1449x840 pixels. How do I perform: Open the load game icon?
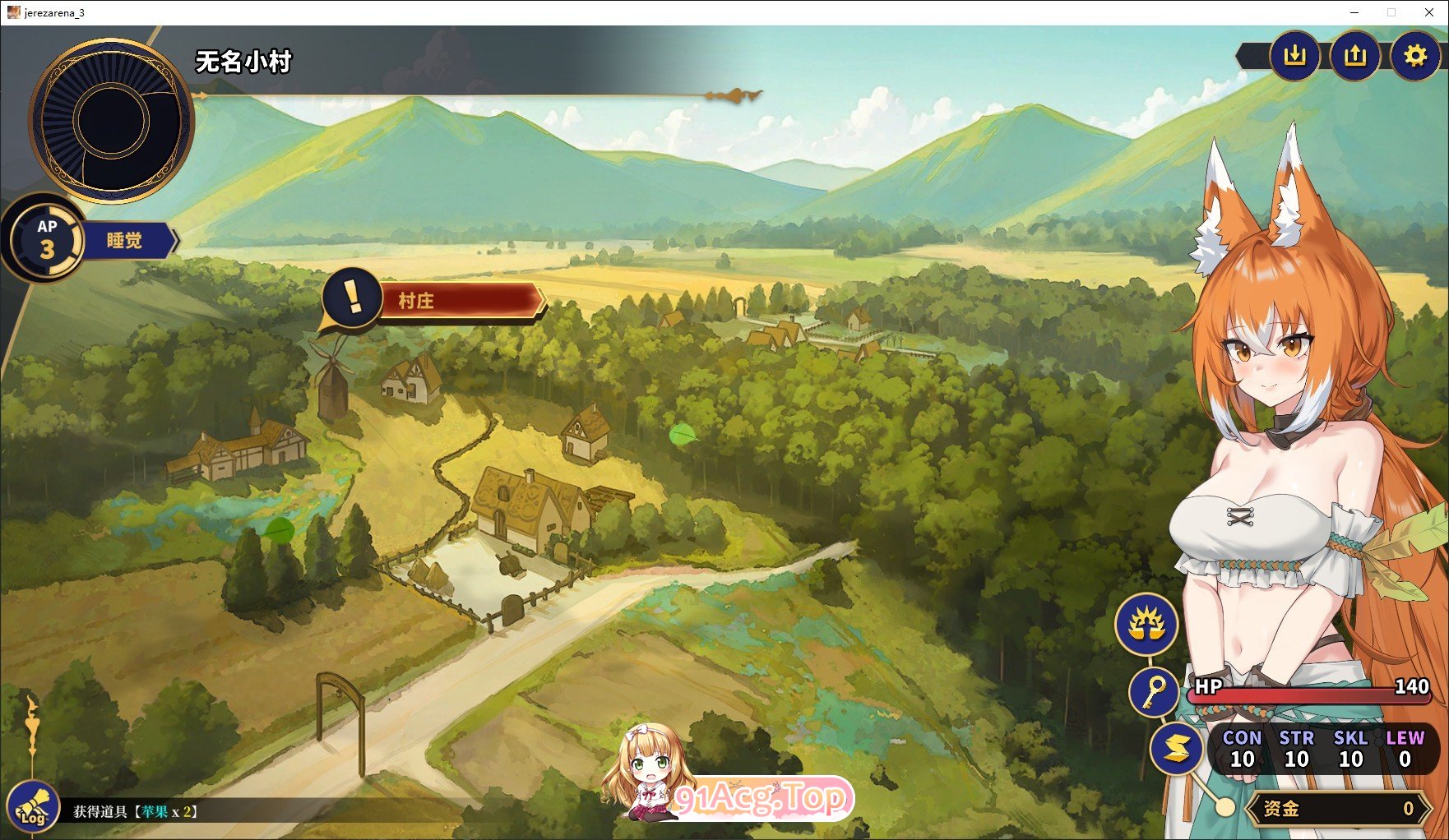pyautogui.click(x=1354, y=56)
